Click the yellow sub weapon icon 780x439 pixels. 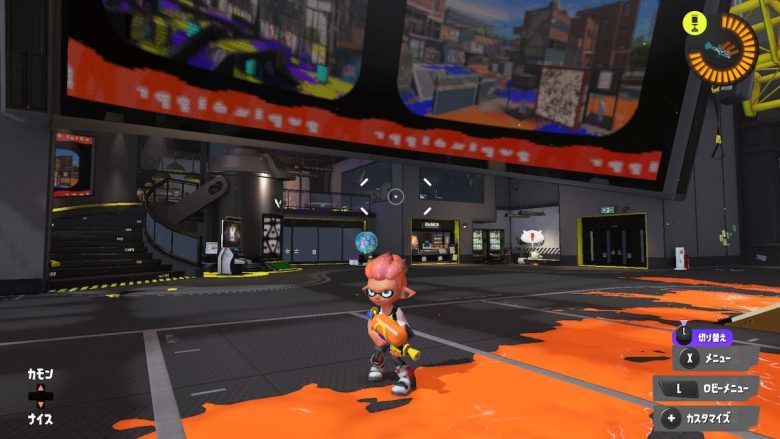[x=692, y=20]
